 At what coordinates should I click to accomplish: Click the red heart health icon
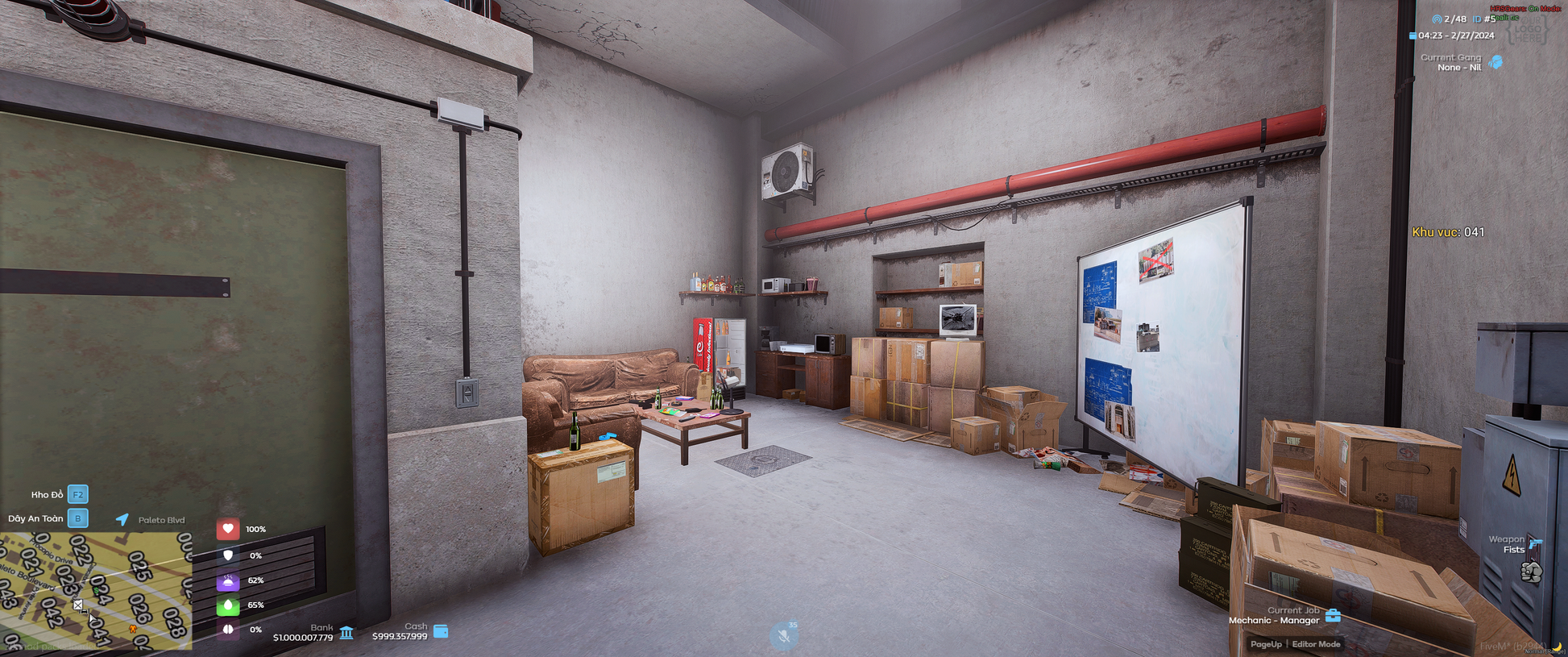(228, 529)
